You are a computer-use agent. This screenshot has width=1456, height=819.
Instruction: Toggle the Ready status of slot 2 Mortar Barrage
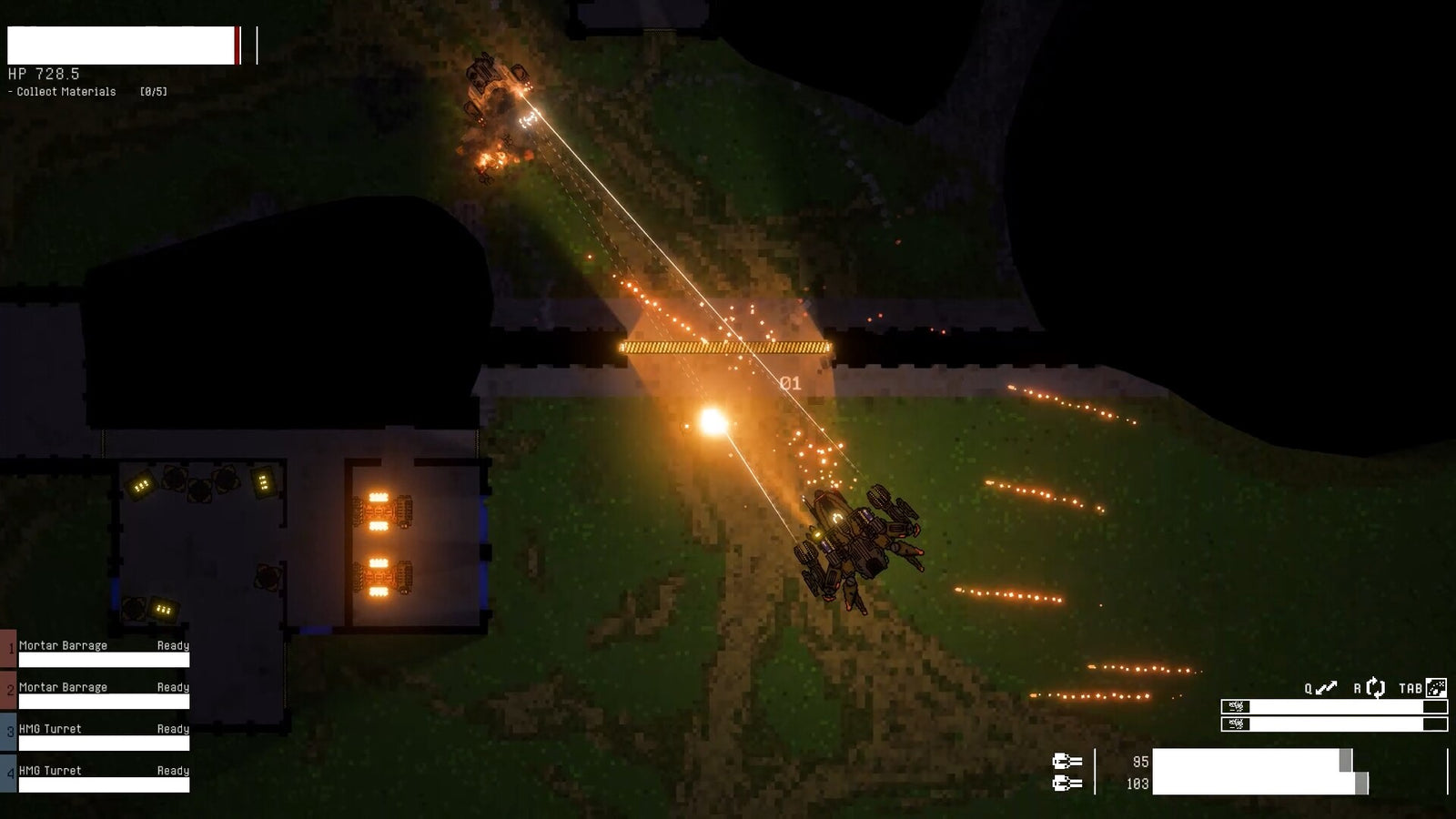173,687
